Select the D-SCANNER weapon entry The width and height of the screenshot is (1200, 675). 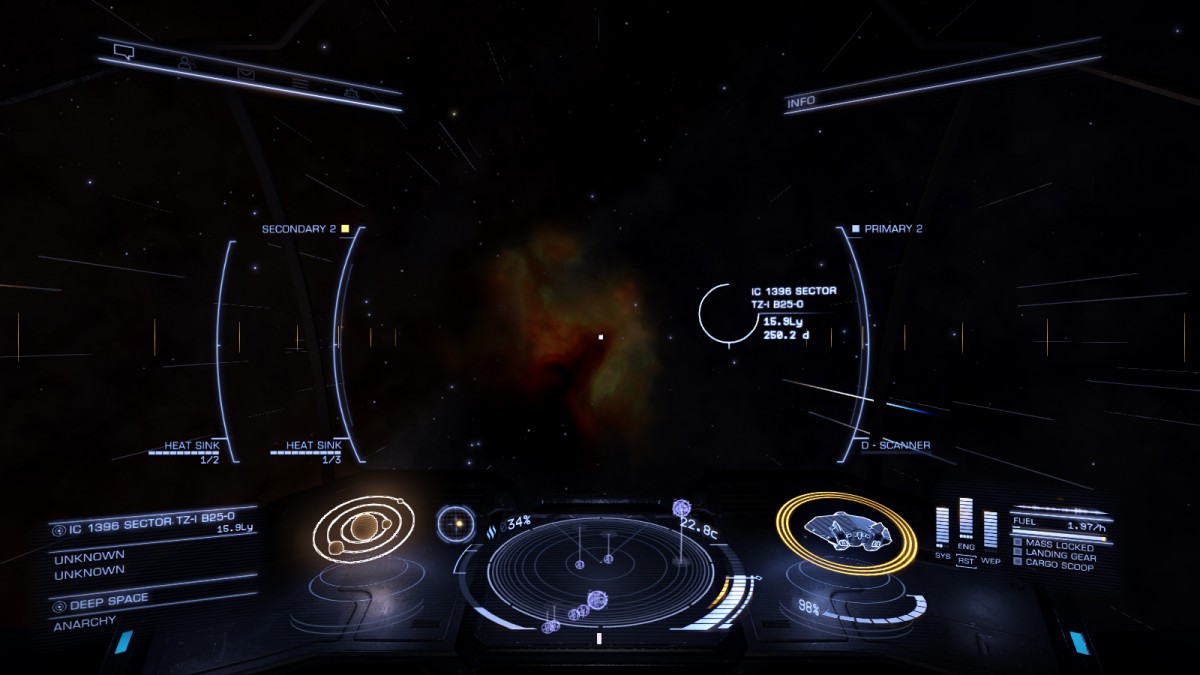point(896,445)
